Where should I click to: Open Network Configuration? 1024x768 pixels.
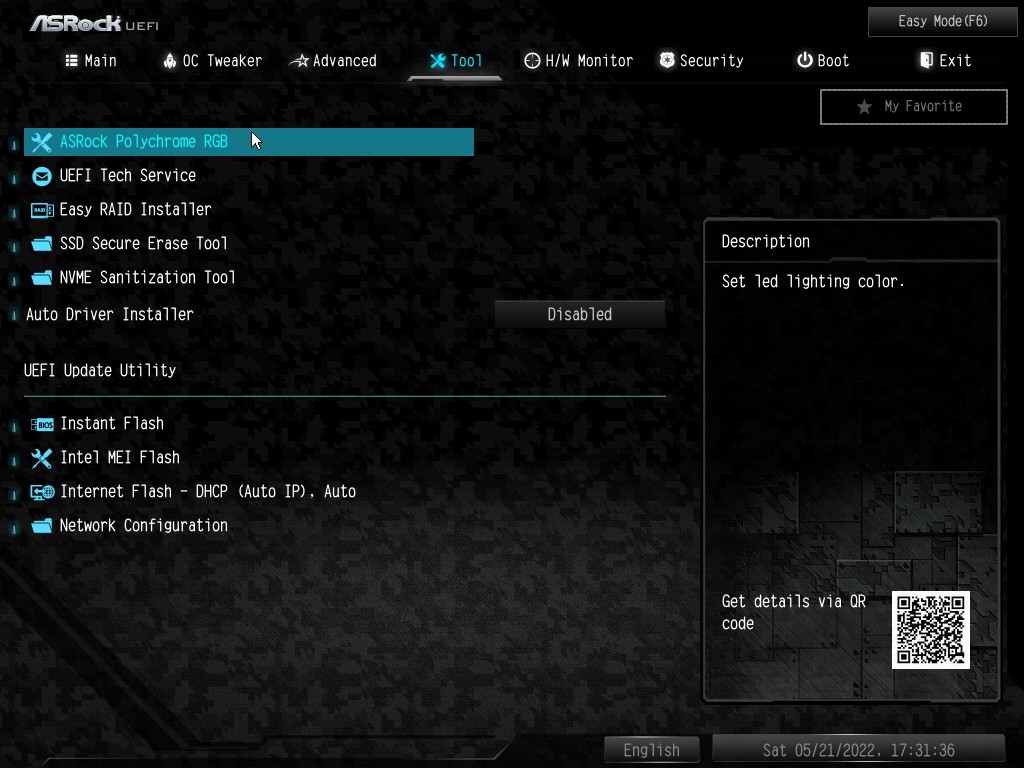click(x=143, y=526)
